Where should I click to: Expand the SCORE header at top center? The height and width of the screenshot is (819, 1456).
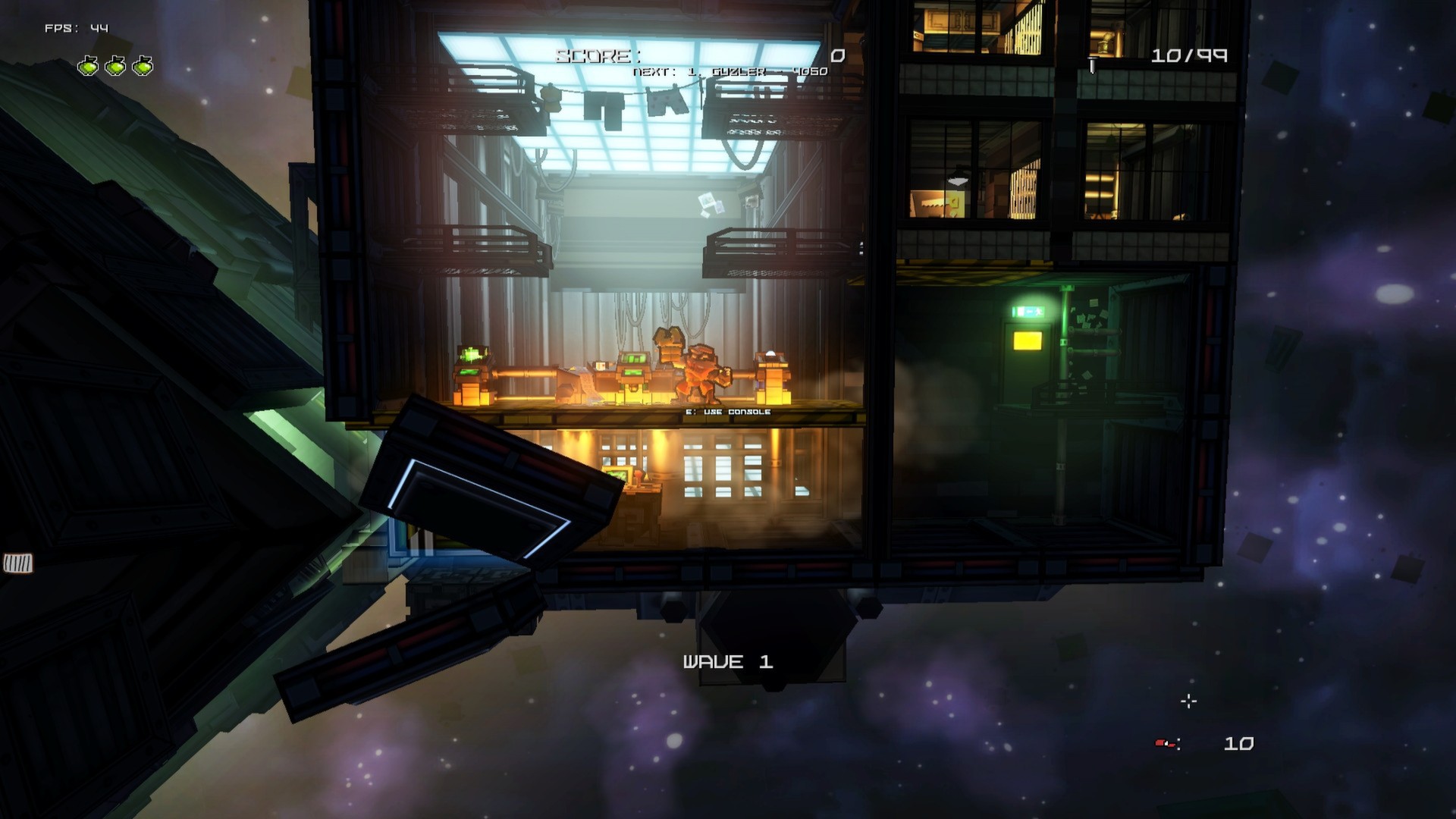(598, 55)
